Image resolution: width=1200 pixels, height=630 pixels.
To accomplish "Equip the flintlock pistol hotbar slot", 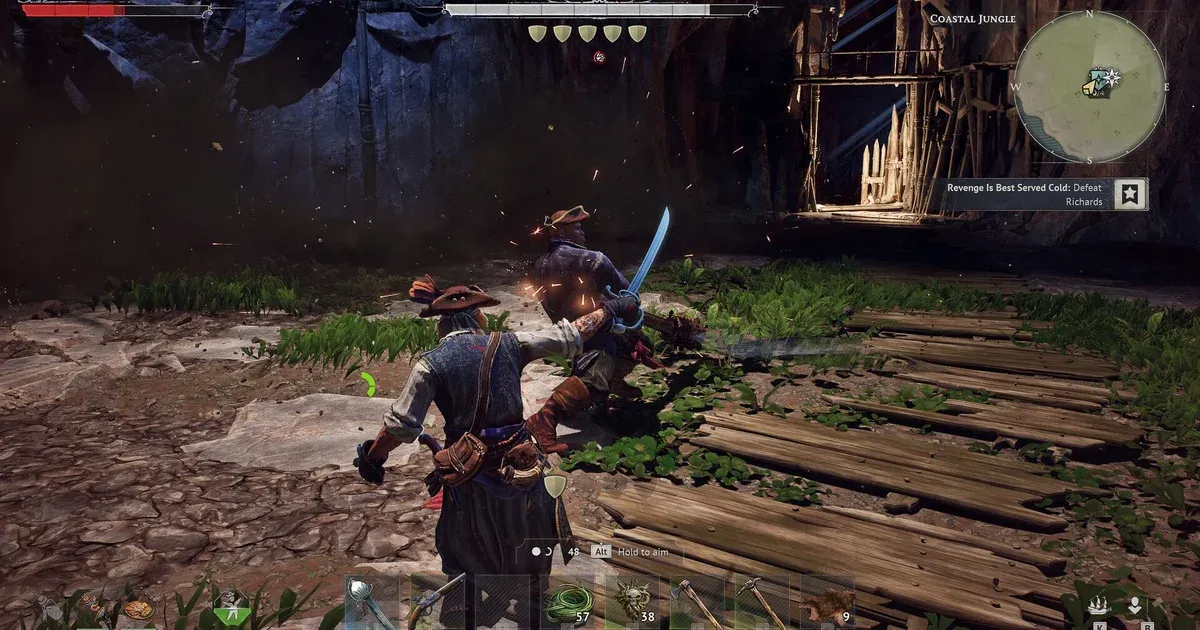I will pos(437,602).
